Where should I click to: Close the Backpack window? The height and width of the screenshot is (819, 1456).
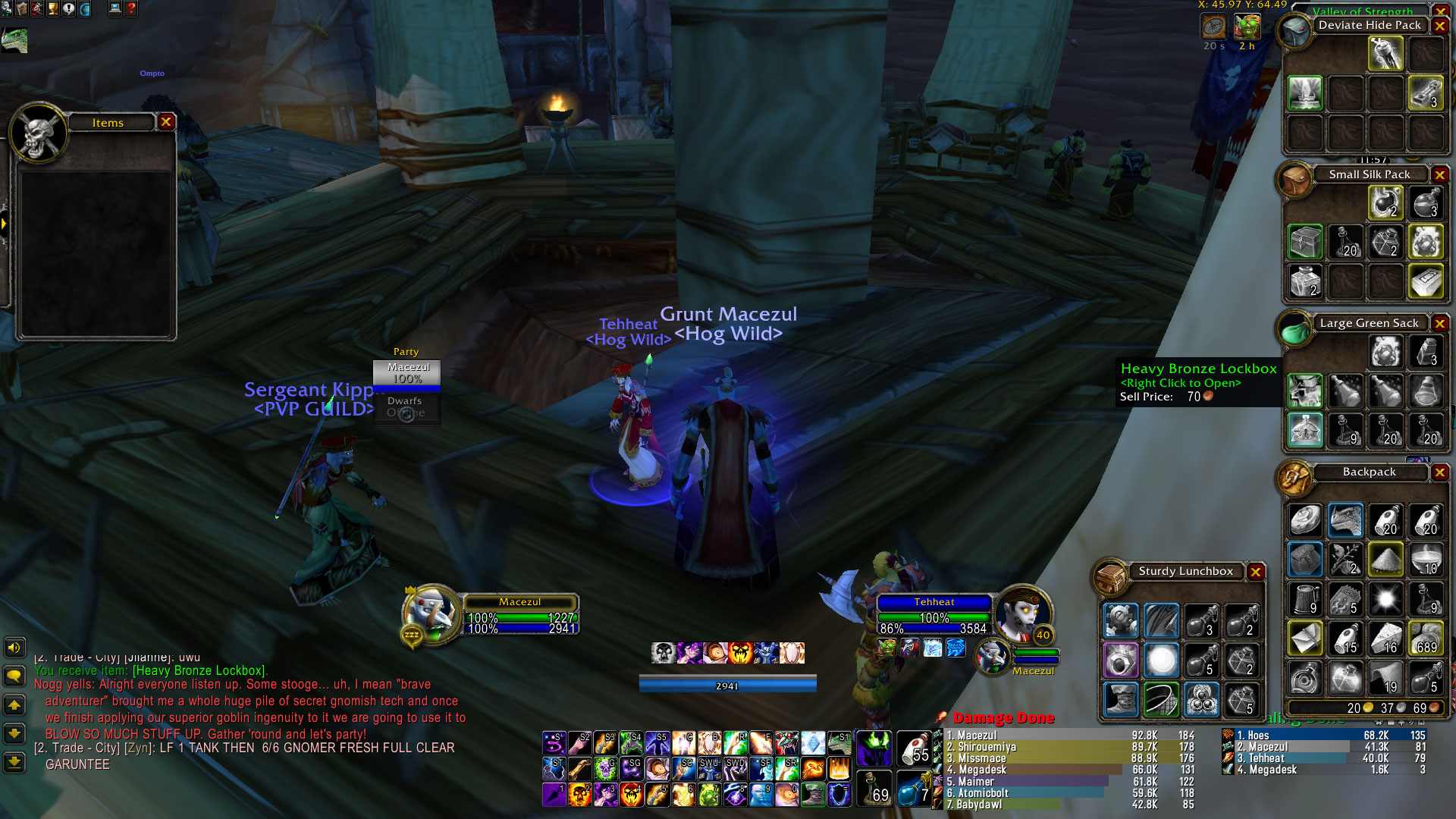pyautogui.click(x=1439, y=472)
